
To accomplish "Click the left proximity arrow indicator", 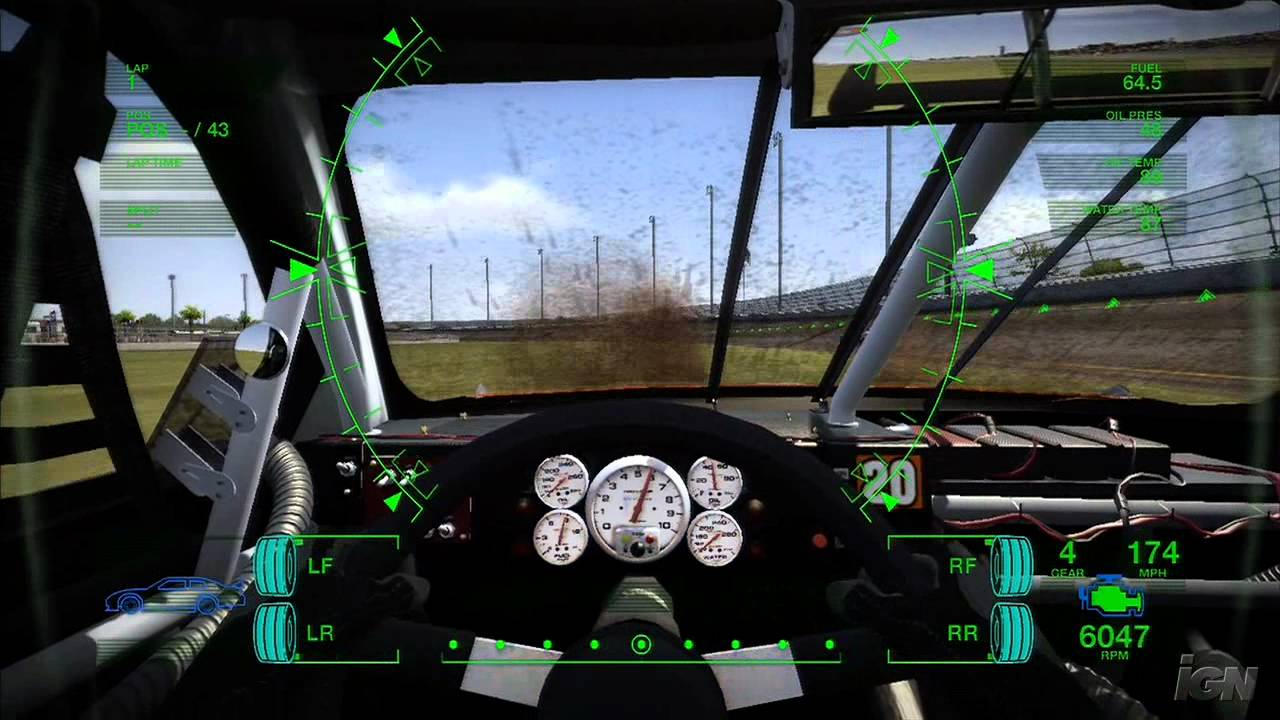I will (x=302, y=268).
